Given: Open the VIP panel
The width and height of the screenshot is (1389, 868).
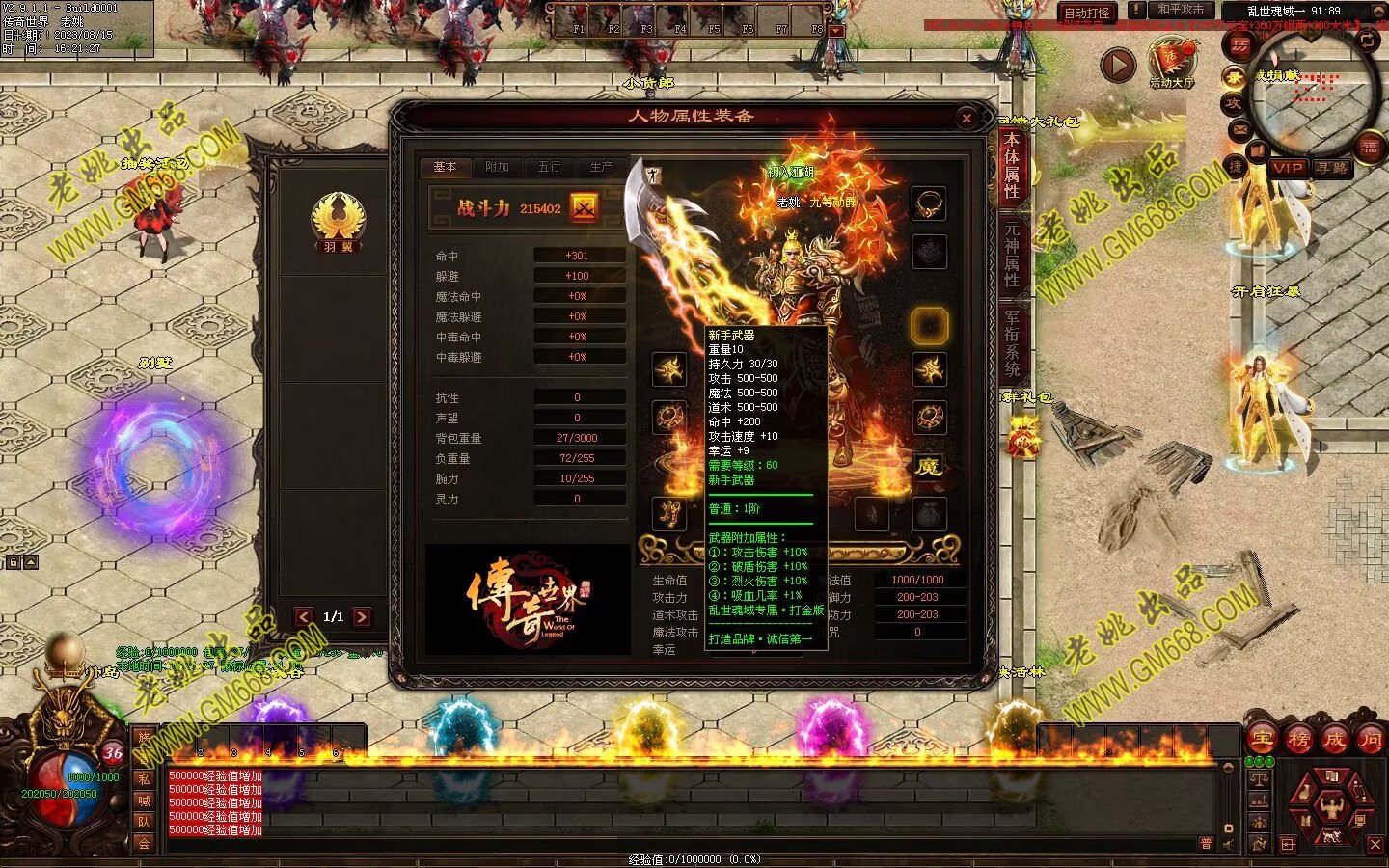Looking at the screenshot, I should [1287, 168].
